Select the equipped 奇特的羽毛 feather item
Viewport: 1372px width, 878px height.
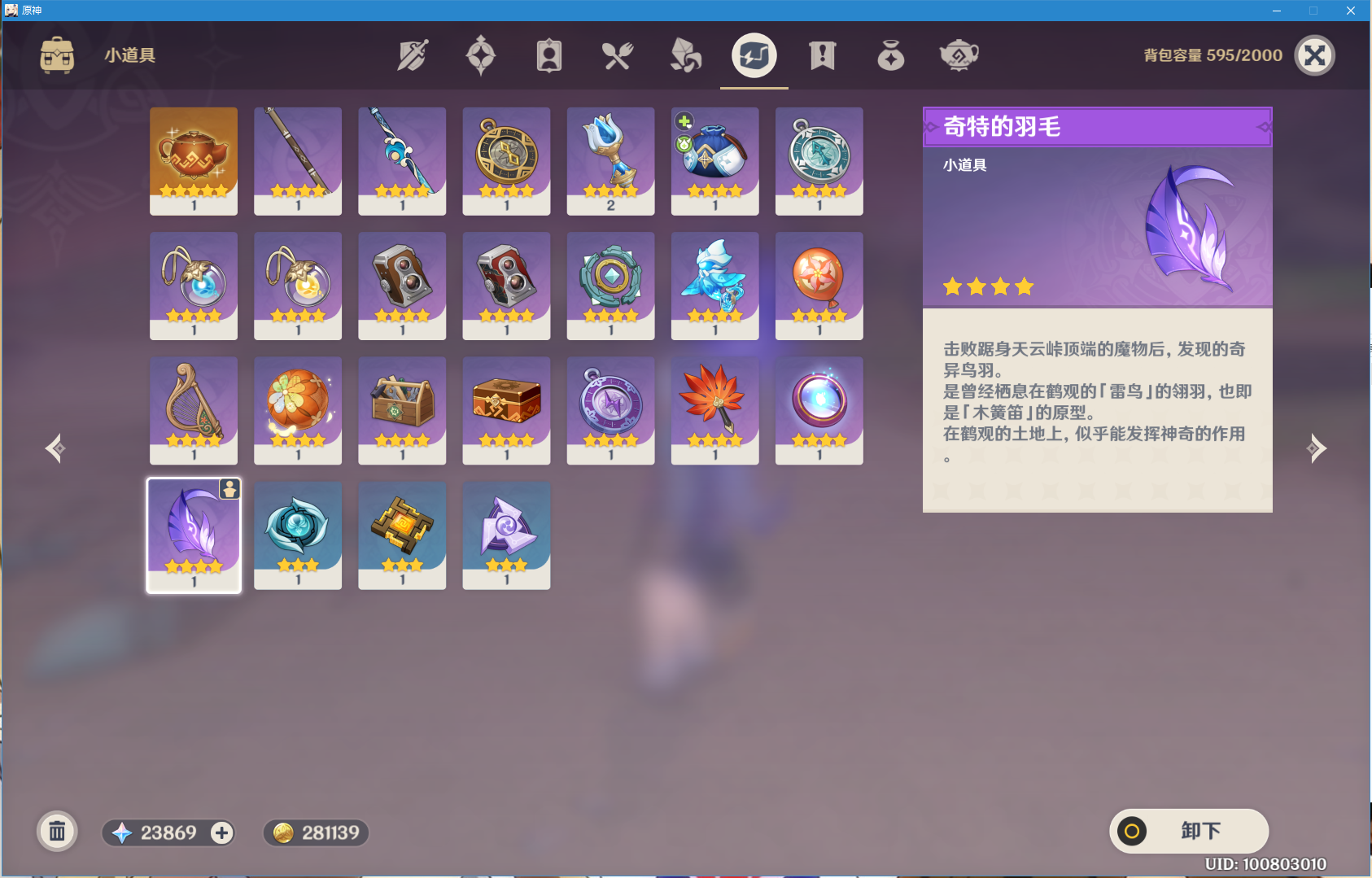coord(193,535)
